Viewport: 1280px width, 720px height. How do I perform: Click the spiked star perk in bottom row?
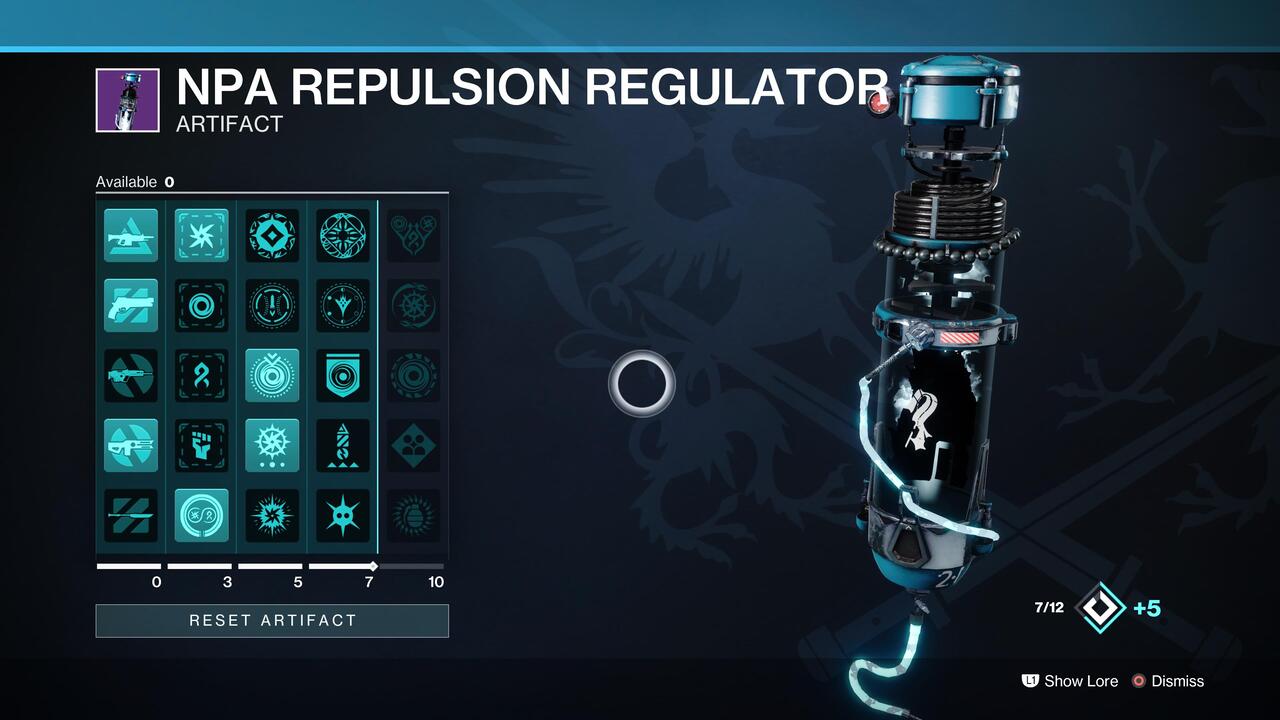[343, 516]
